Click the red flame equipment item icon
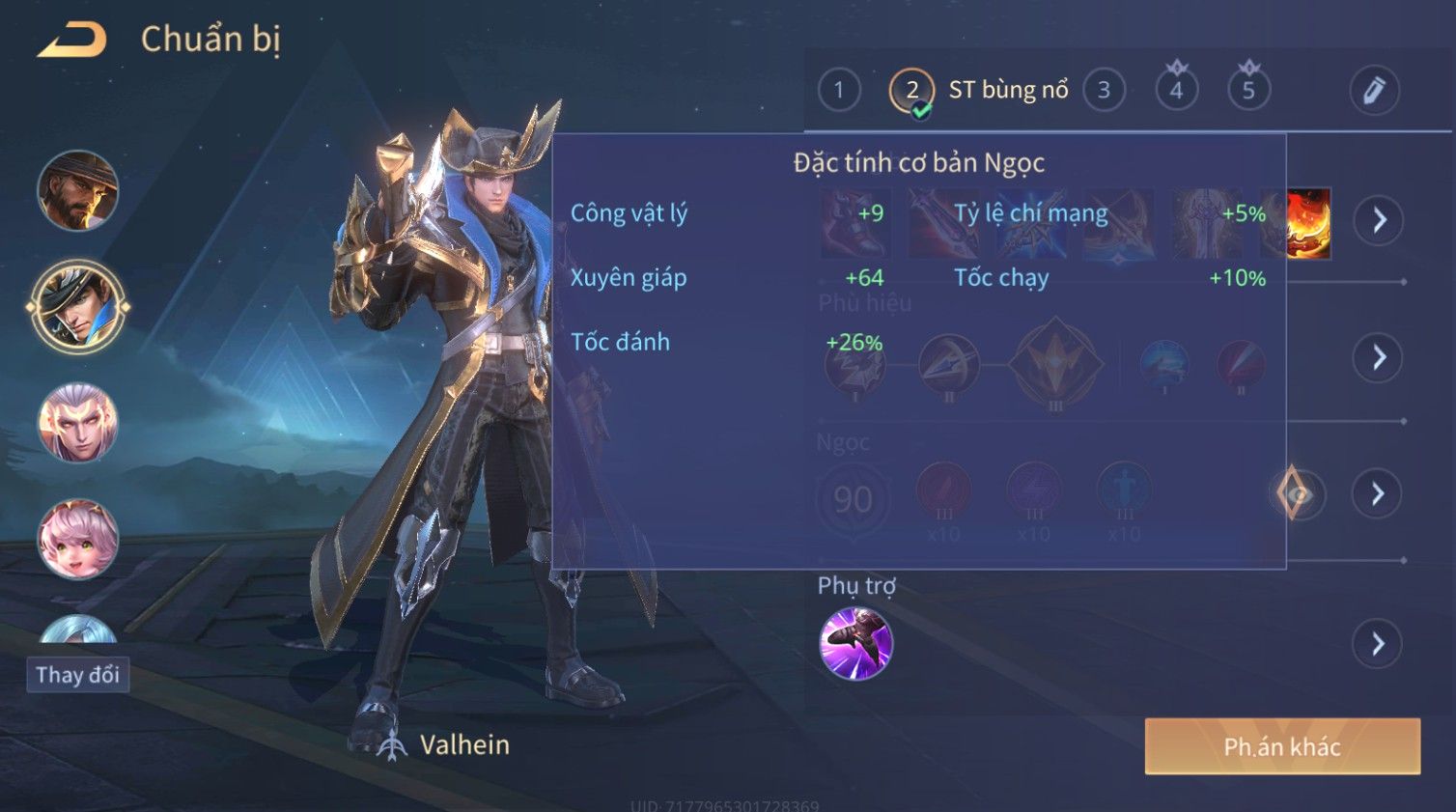This screenshot has height=812, width=1456. click(1308, 224)
